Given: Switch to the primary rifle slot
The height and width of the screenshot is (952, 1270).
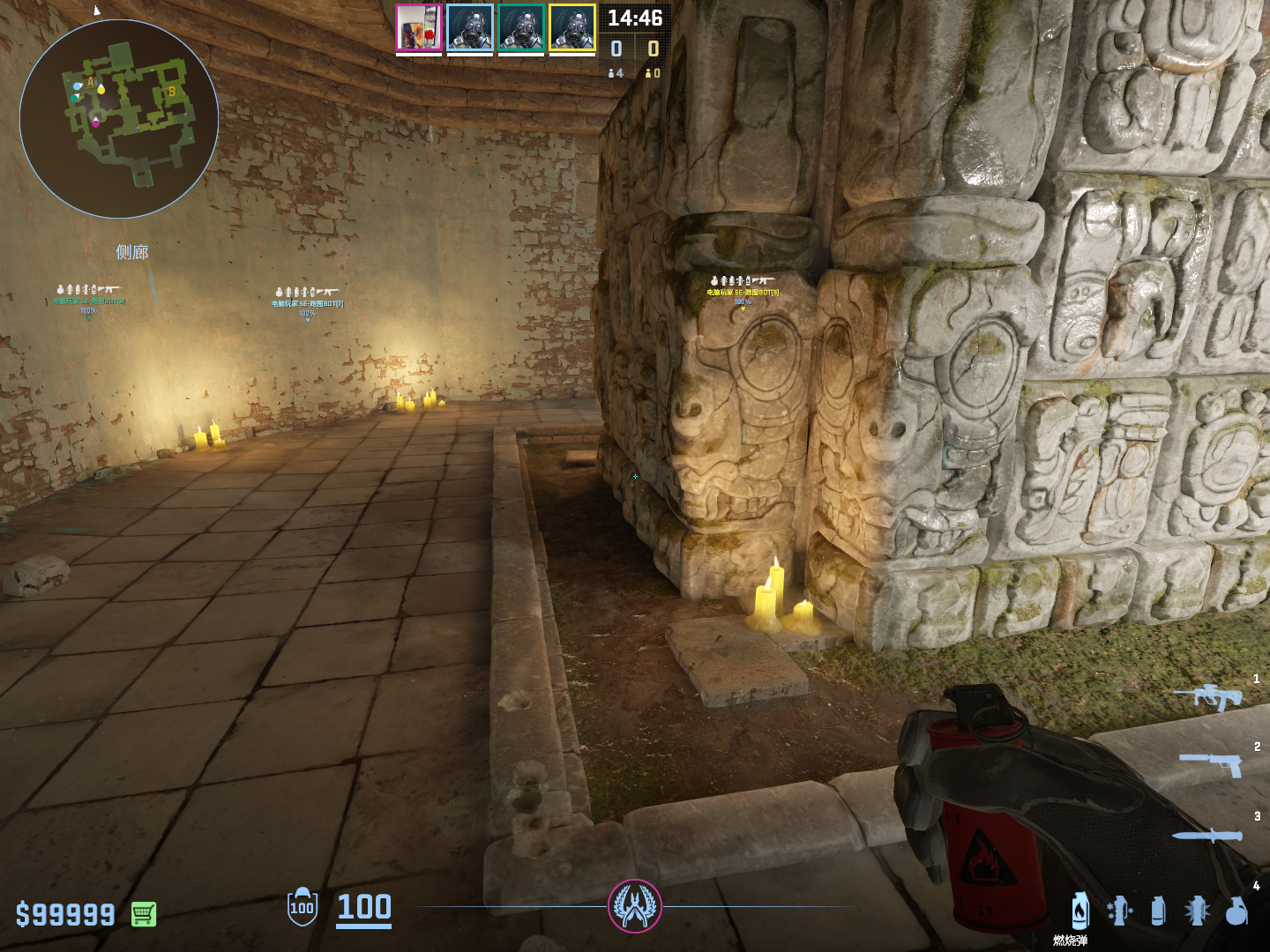Looking at the screenshot, I should (x=1208, y=697).
